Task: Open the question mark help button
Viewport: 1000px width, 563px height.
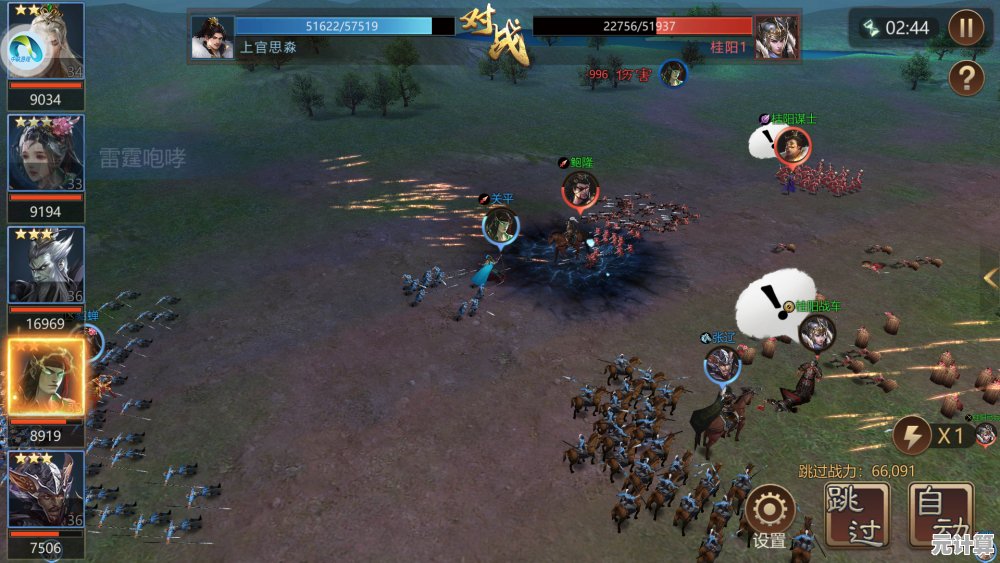Action: pos(966,77)
